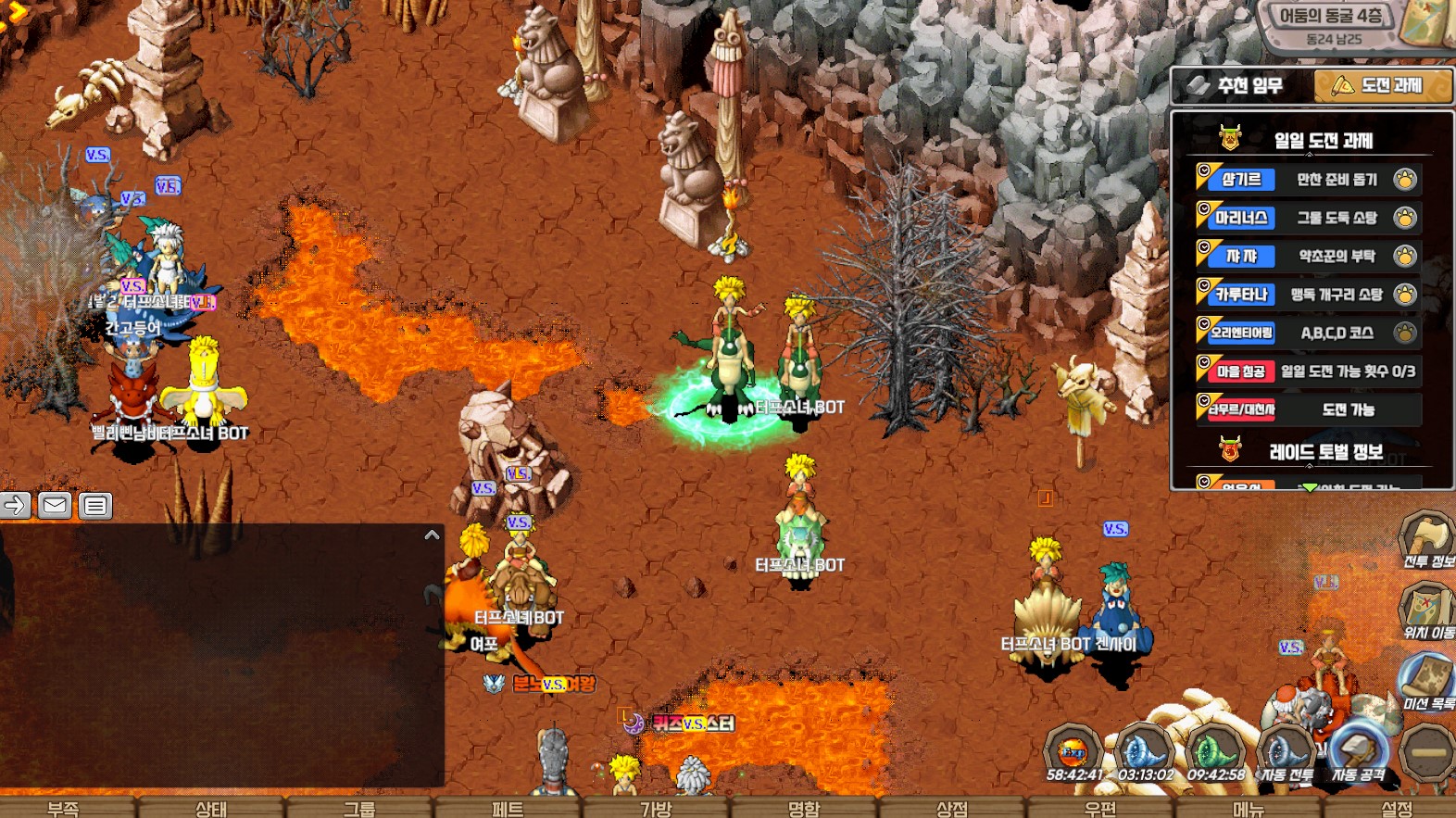Open the 페트 pet menu
Image resolution: width=1456 pixels, height=818 pixels.
(x=508, y=809)
